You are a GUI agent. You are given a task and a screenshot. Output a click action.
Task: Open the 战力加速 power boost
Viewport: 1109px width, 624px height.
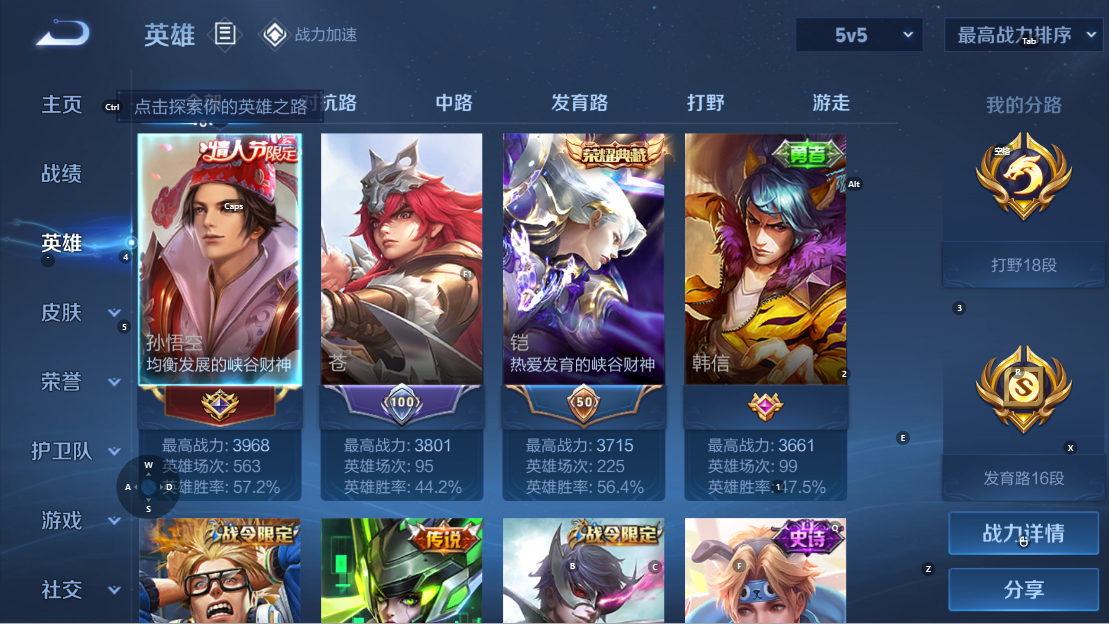point(309,35)
